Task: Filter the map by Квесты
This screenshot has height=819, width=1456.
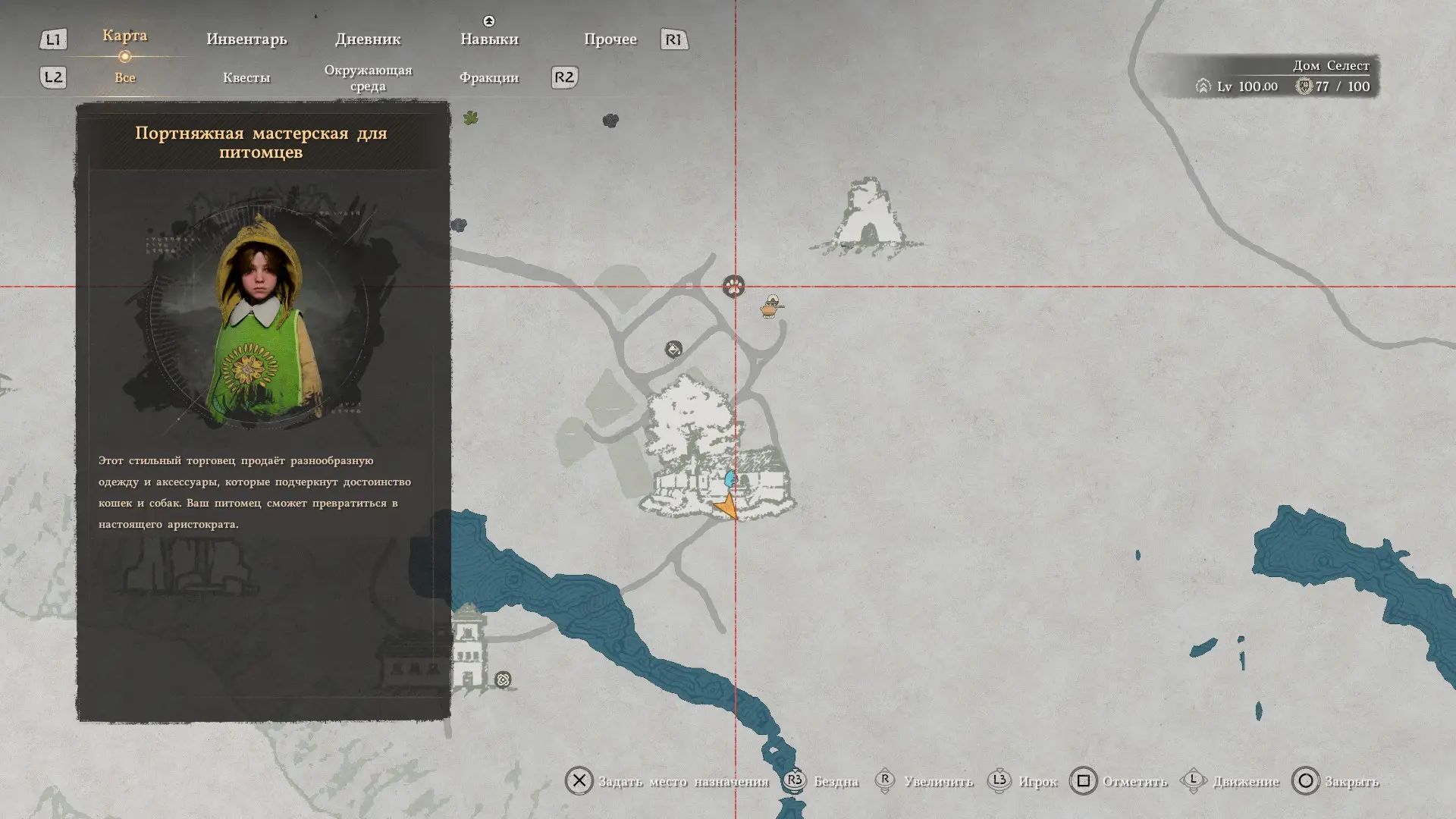Action: (x=246, y=77)
